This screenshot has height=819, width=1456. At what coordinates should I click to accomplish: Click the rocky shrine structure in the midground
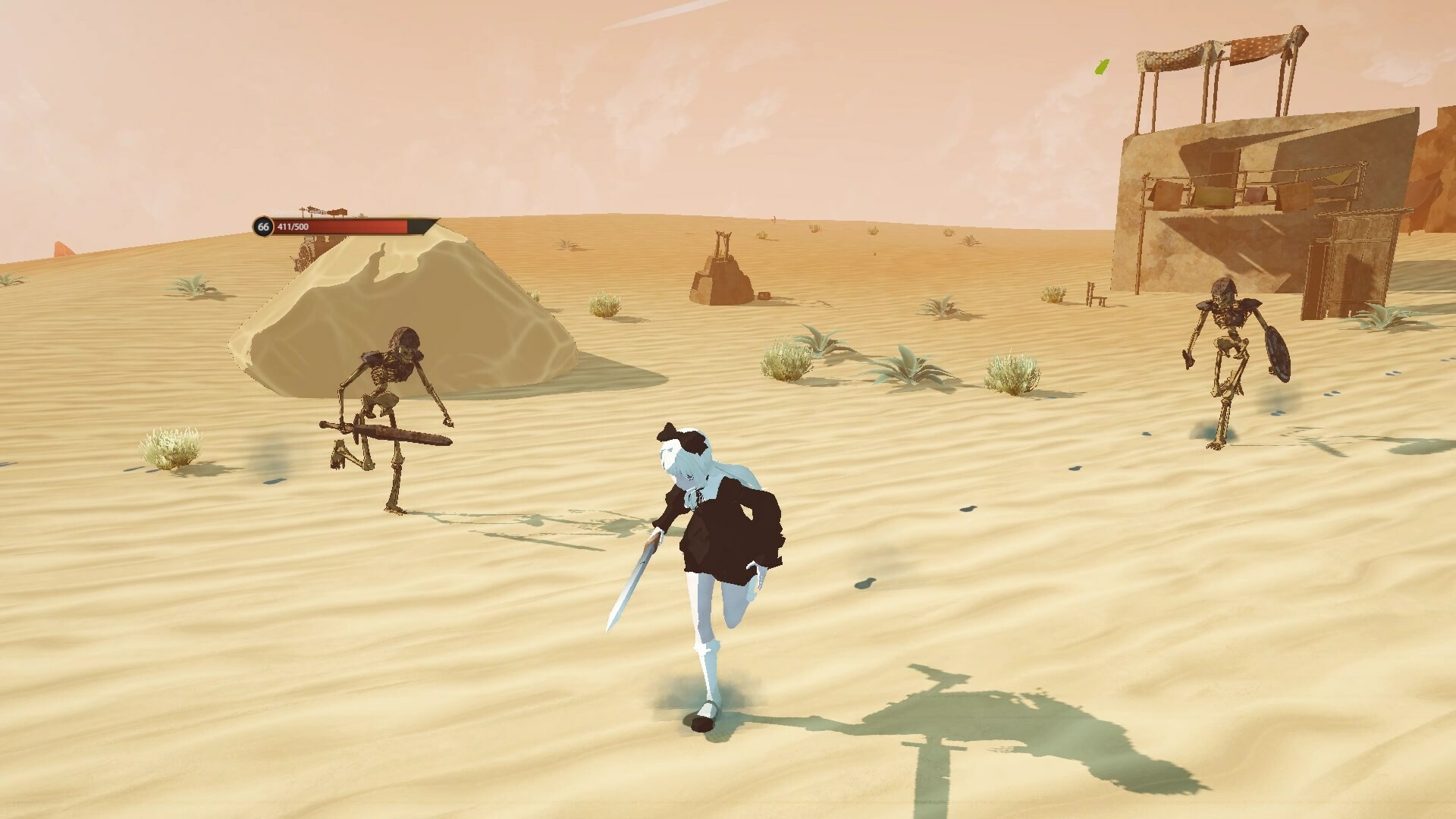[724, 273]
